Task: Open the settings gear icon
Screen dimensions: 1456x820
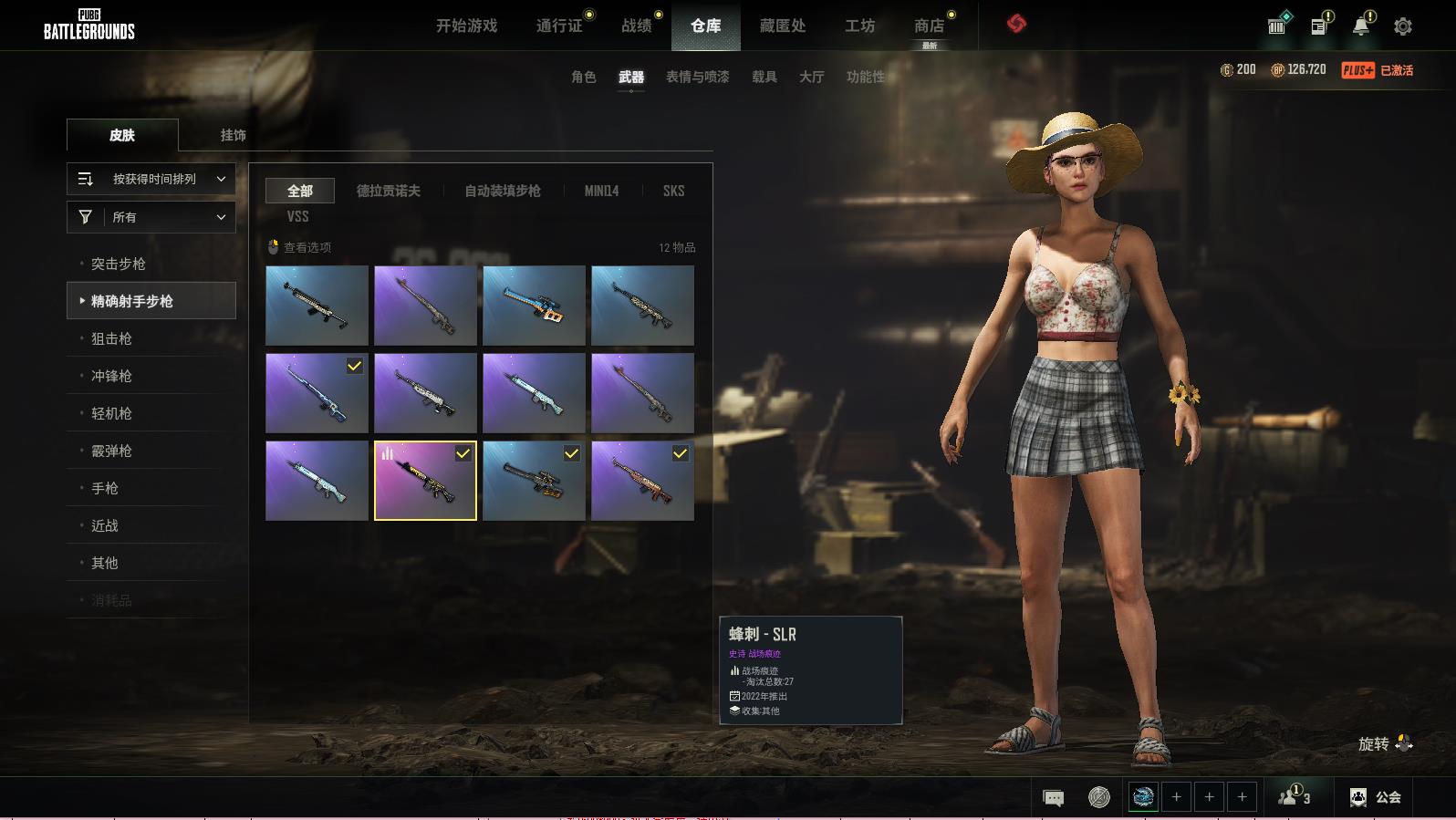Action: [1403, 26]
